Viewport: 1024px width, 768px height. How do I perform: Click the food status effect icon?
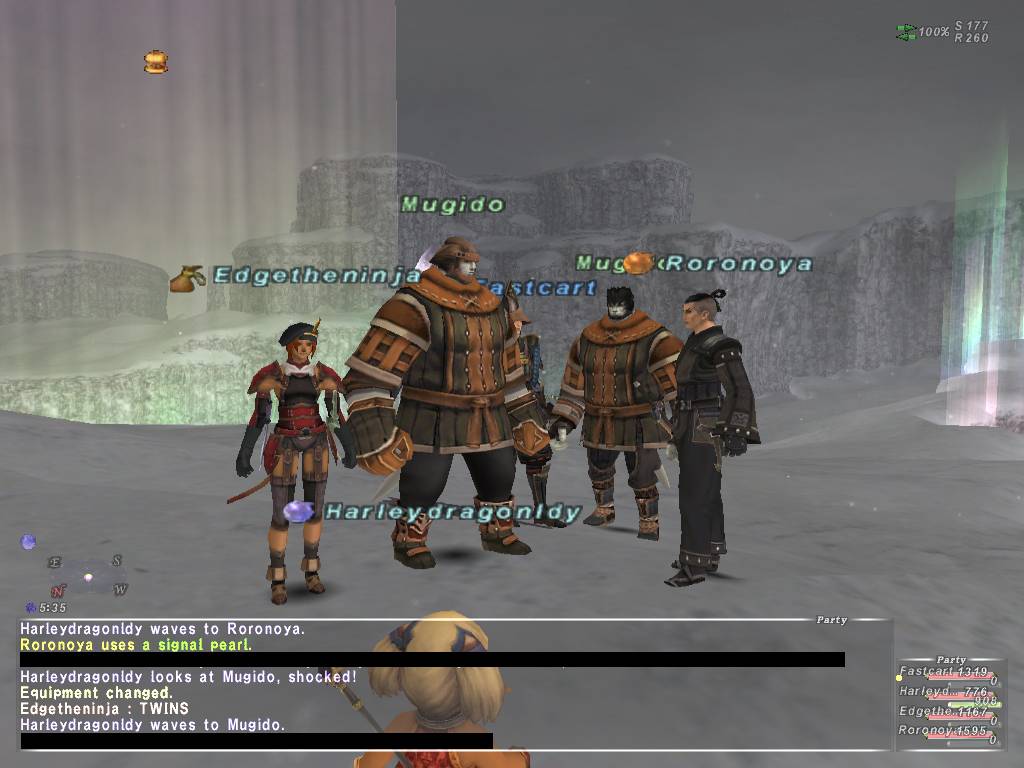155,63
